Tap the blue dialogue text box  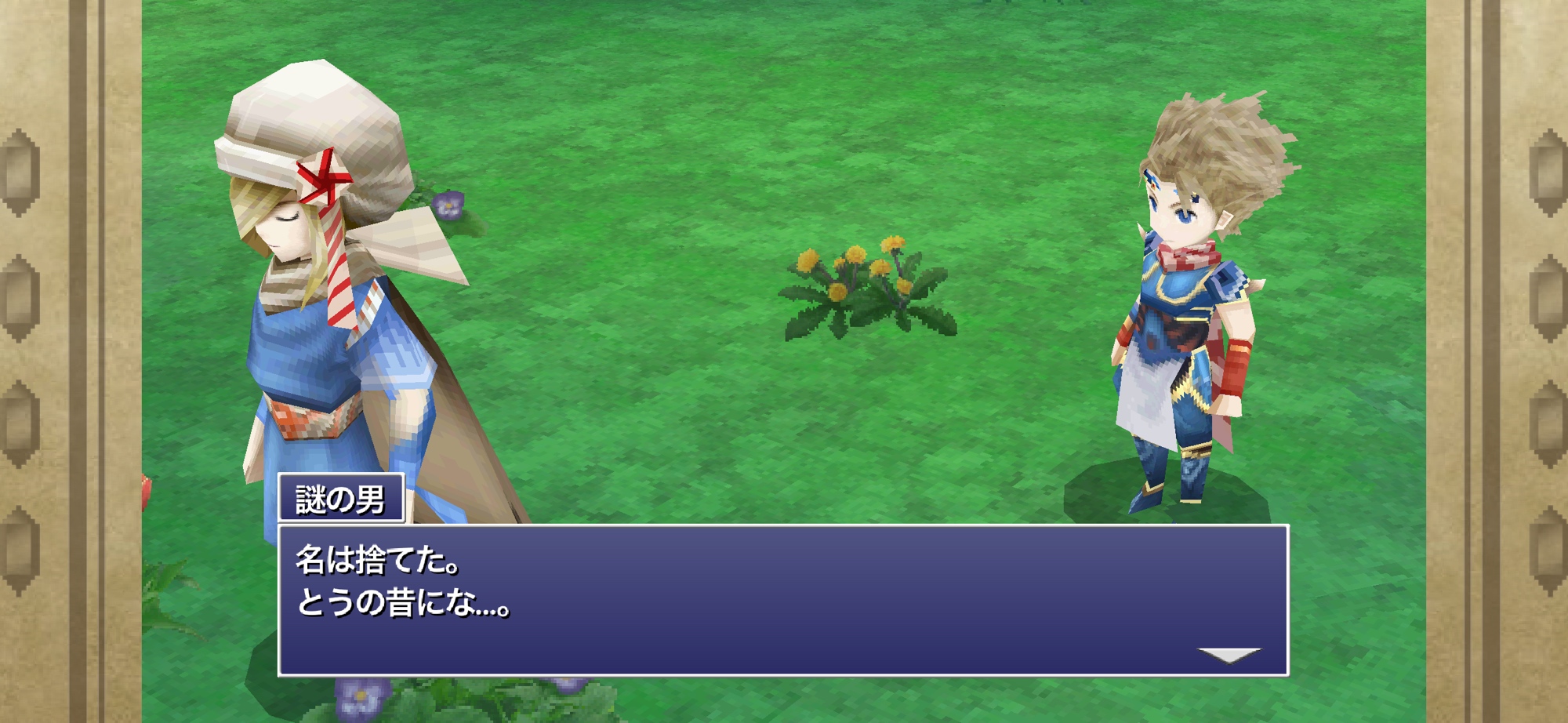pos(782,600)
